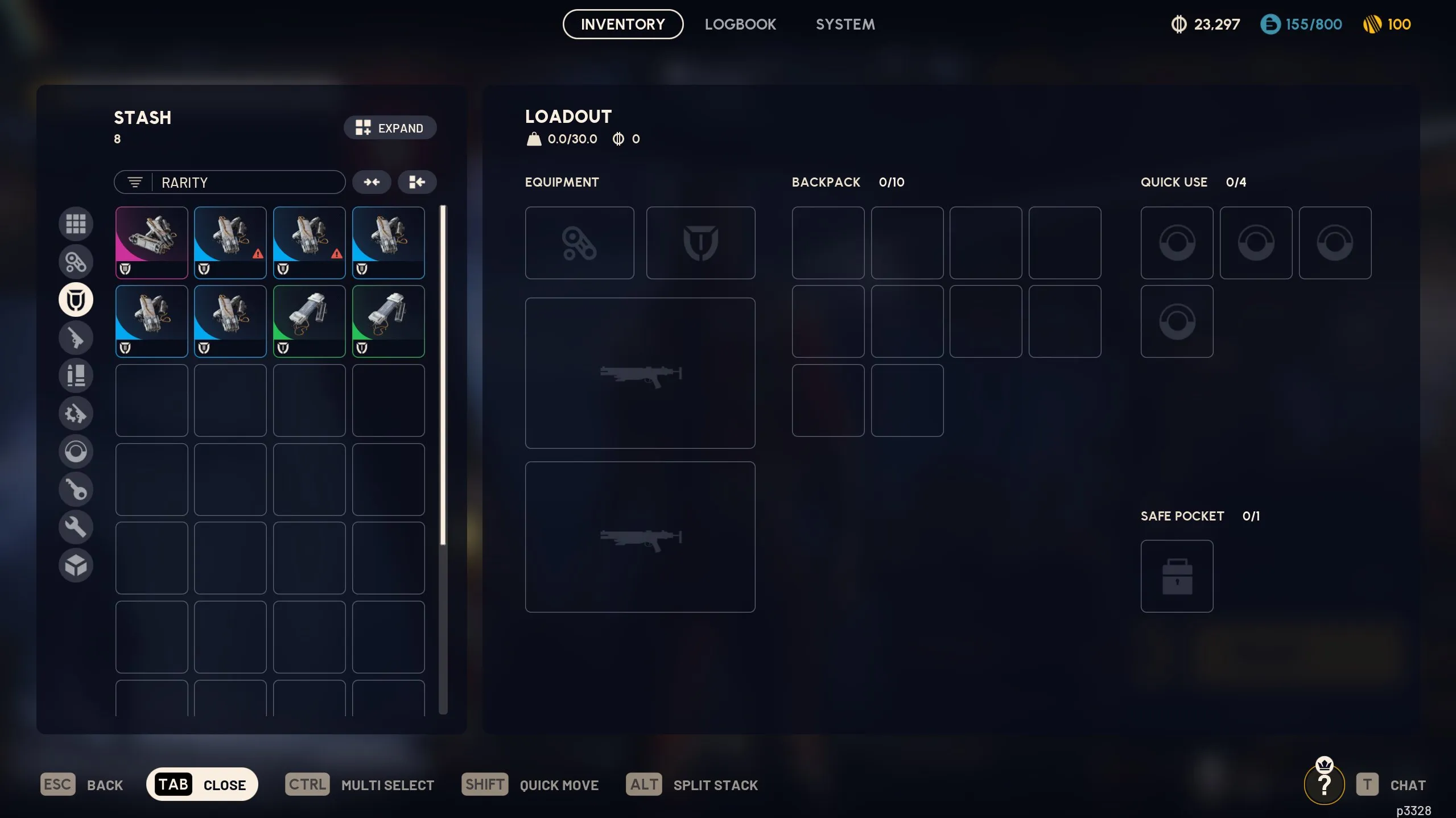The image size is (1456, 818).
Task: Select the weapon mods category filter
Action: [76, 414]
